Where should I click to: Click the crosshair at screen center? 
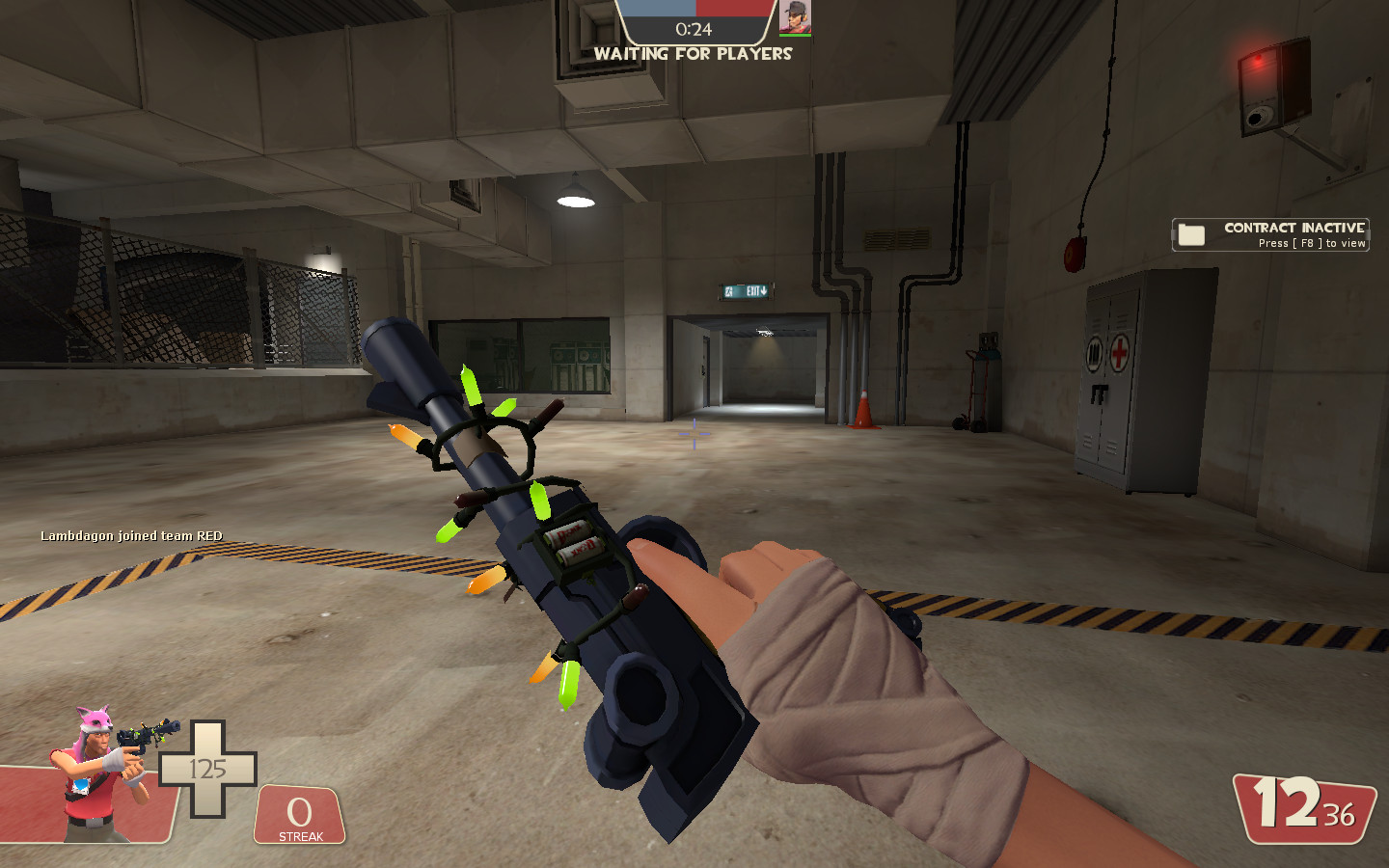click(694, 436)
